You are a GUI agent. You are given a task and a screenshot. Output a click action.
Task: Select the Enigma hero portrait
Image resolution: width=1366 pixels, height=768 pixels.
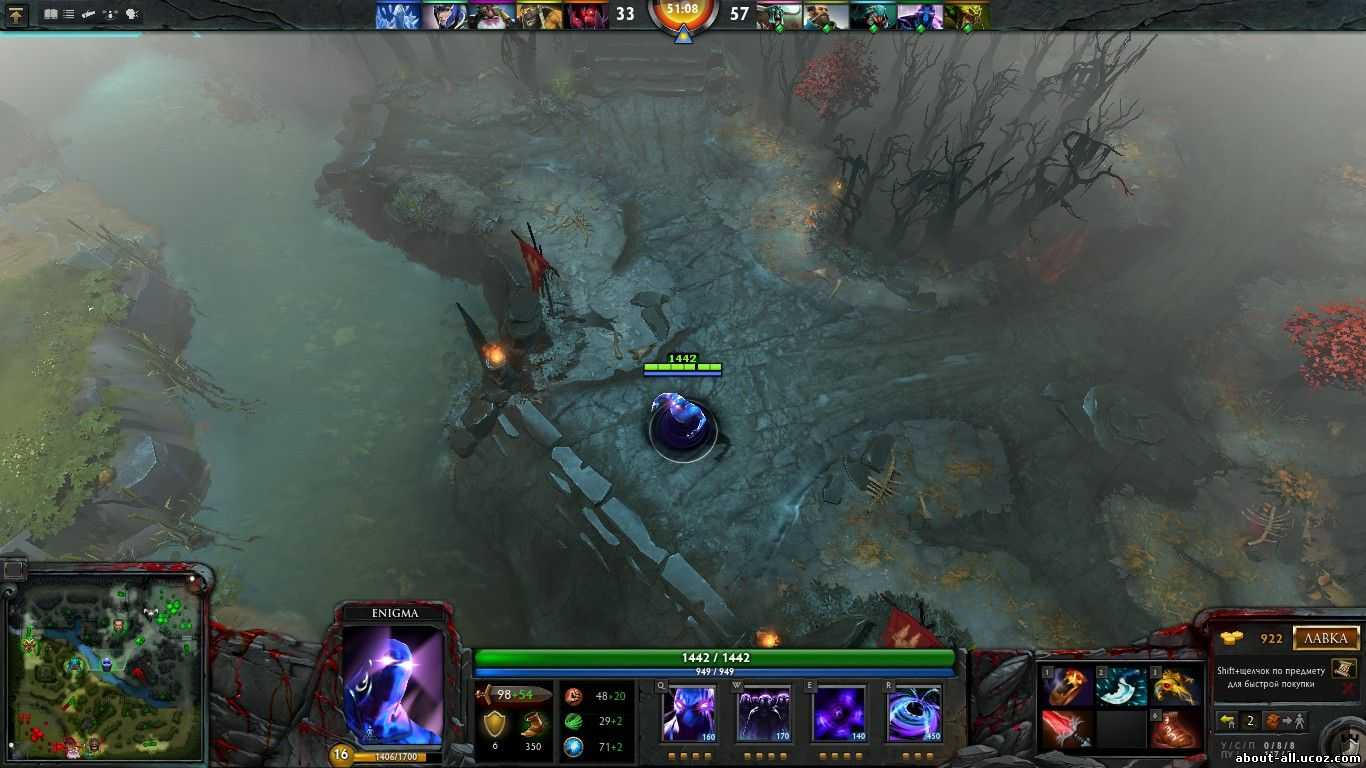392,685
